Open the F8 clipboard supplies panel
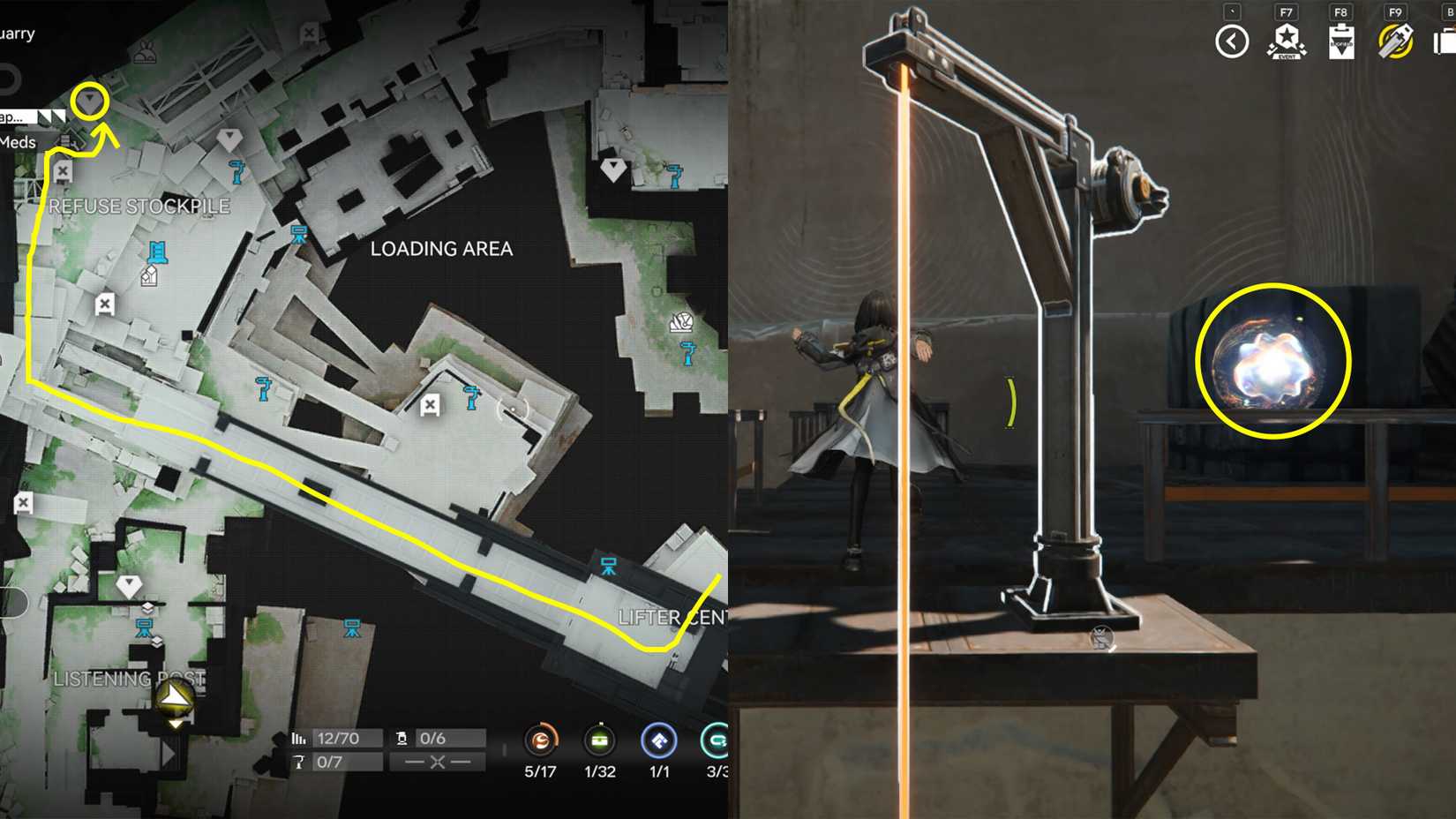The image size is (1456, 819). 1342,42
